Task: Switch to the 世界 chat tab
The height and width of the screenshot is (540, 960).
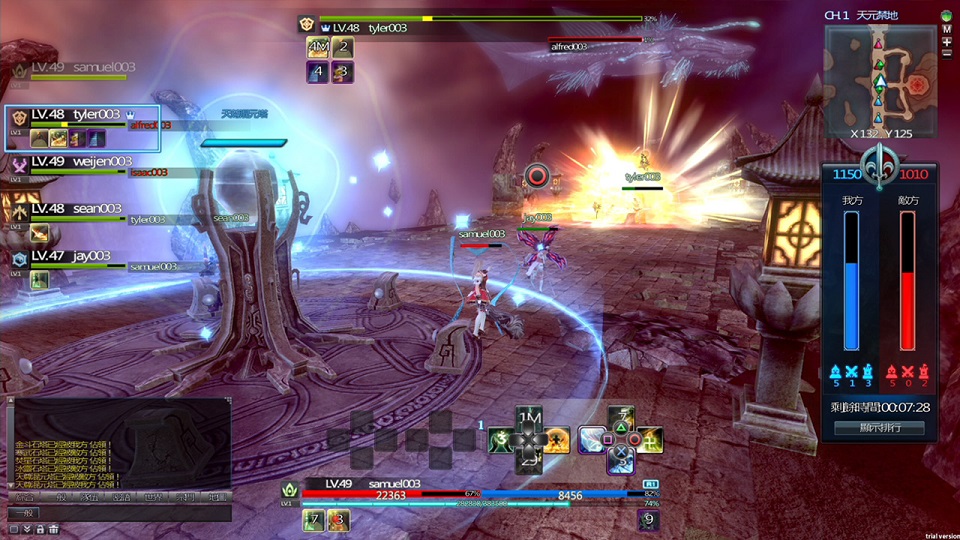Action: (x=152, y=497)
